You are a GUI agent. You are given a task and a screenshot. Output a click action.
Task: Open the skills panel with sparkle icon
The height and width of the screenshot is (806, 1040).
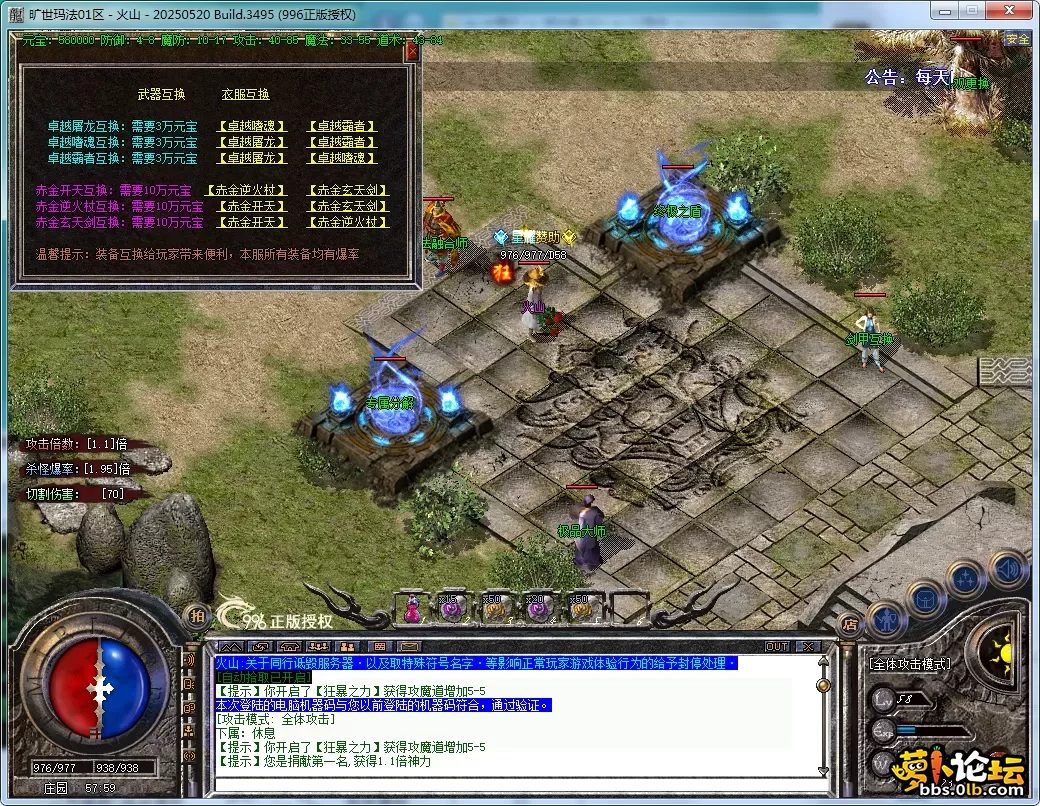pyautogui.click(x=967, y=580)
